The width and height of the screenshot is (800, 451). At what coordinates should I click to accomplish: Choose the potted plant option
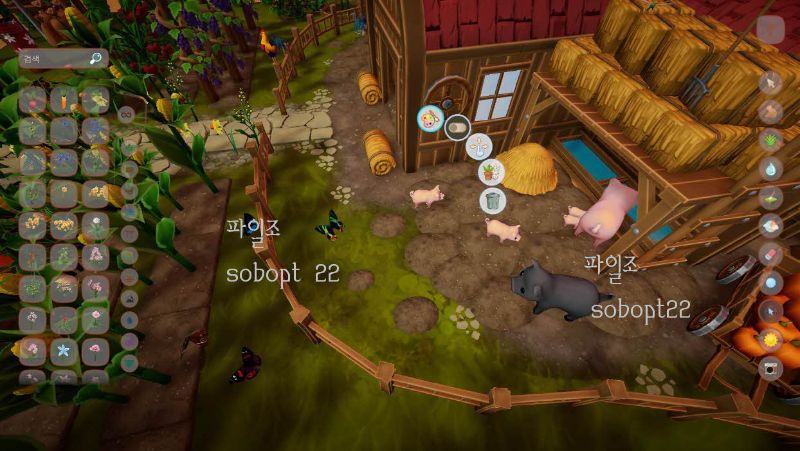491,173
